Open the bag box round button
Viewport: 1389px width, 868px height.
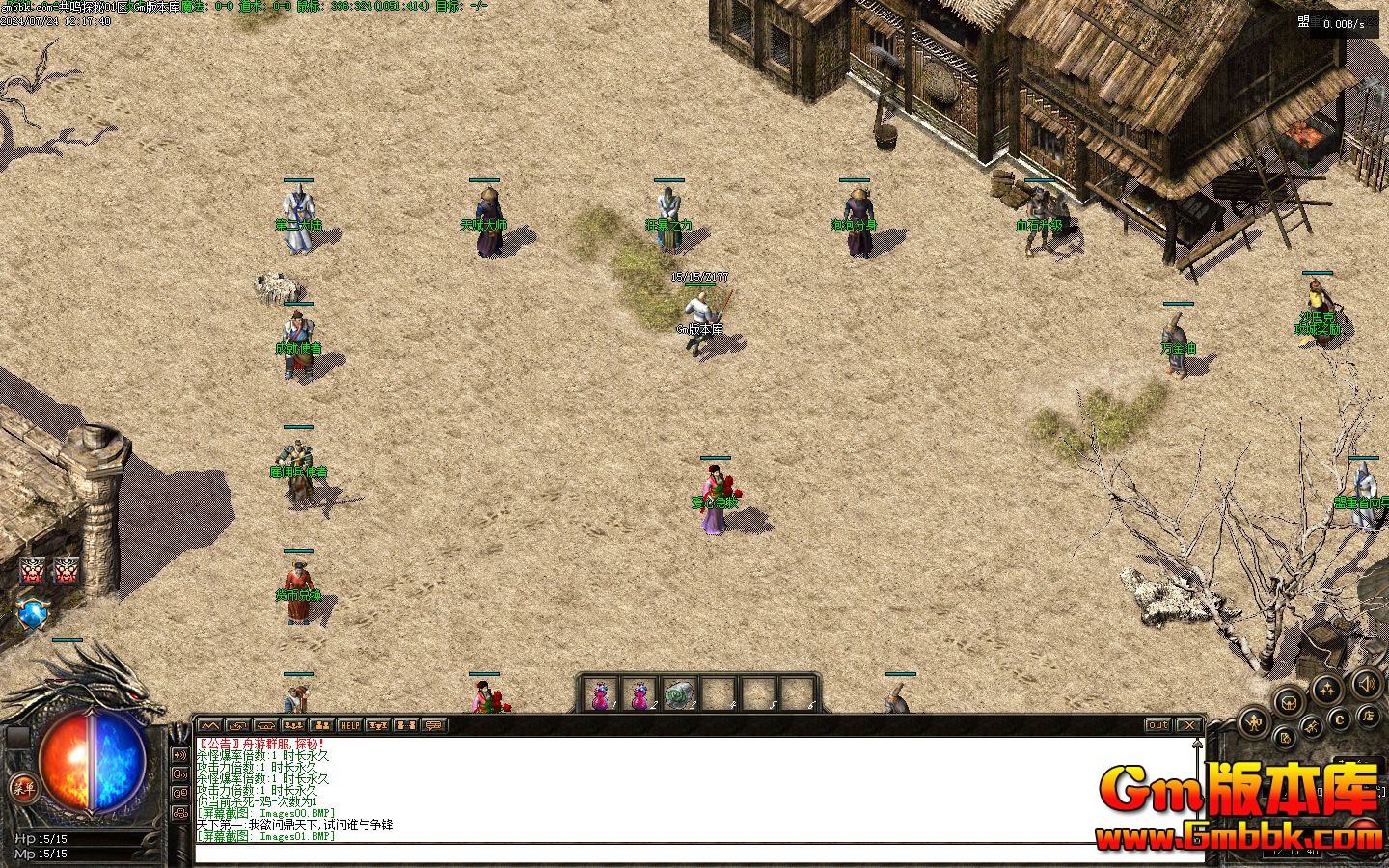pyautogui.click(x=1289, y=701)
